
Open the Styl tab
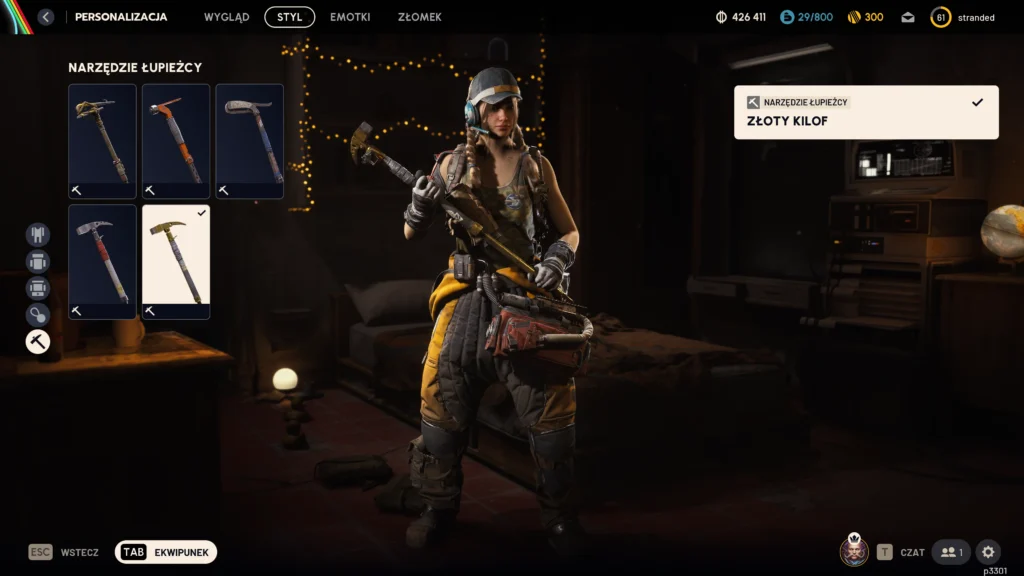click(x=289, y=17)
